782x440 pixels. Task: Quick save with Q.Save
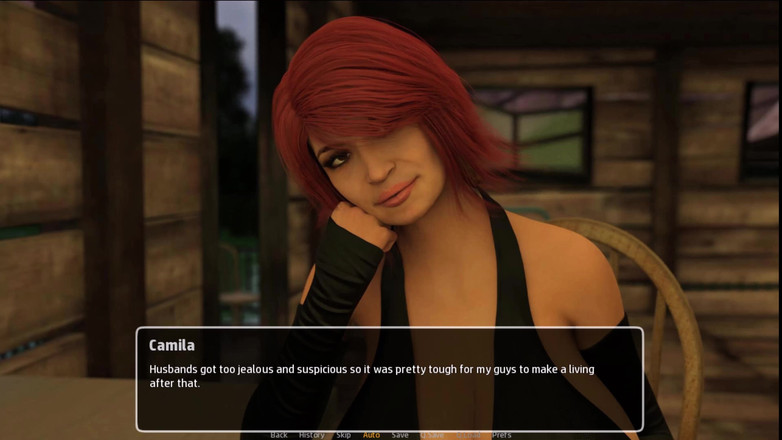click(432, 435)
